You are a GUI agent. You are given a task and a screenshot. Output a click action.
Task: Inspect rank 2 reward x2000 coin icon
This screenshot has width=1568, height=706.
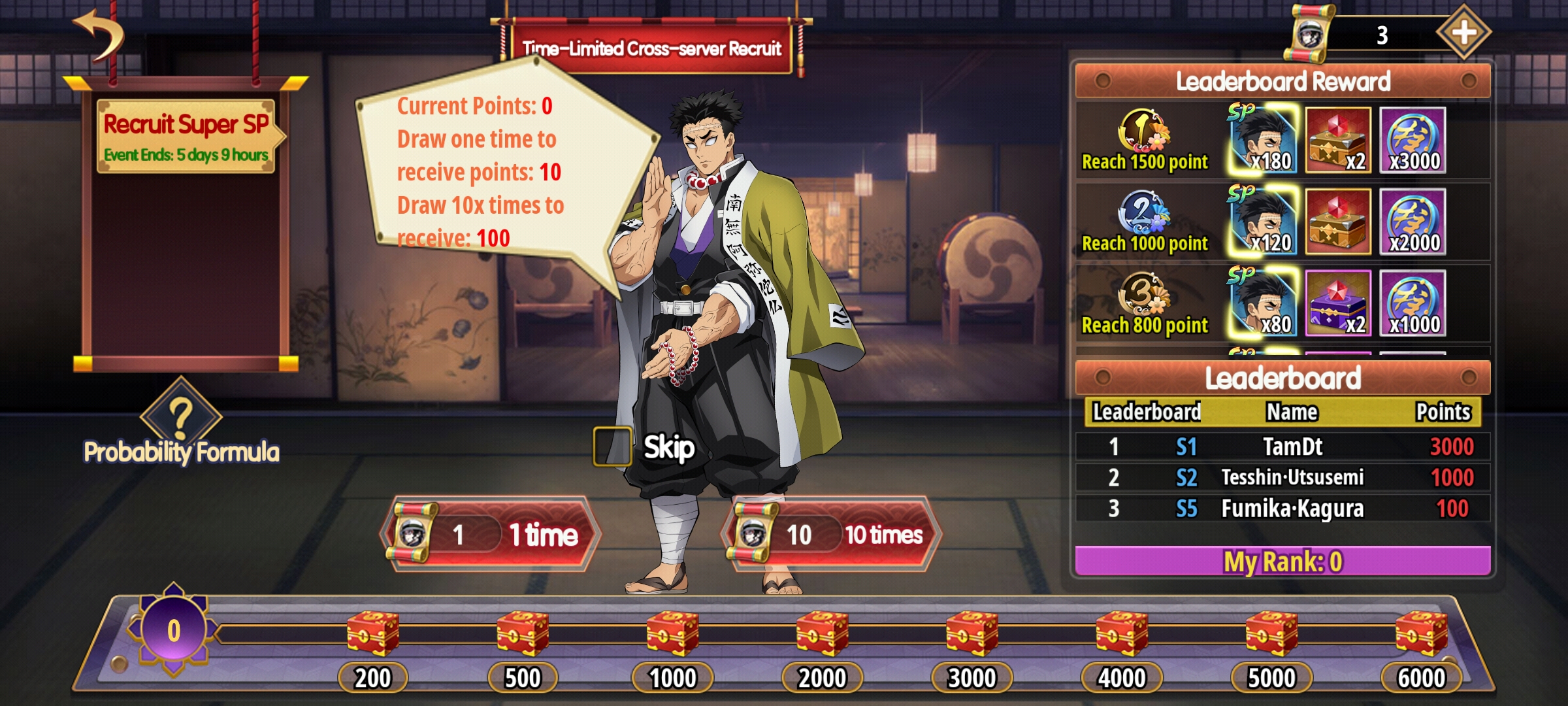(1413, 222)
